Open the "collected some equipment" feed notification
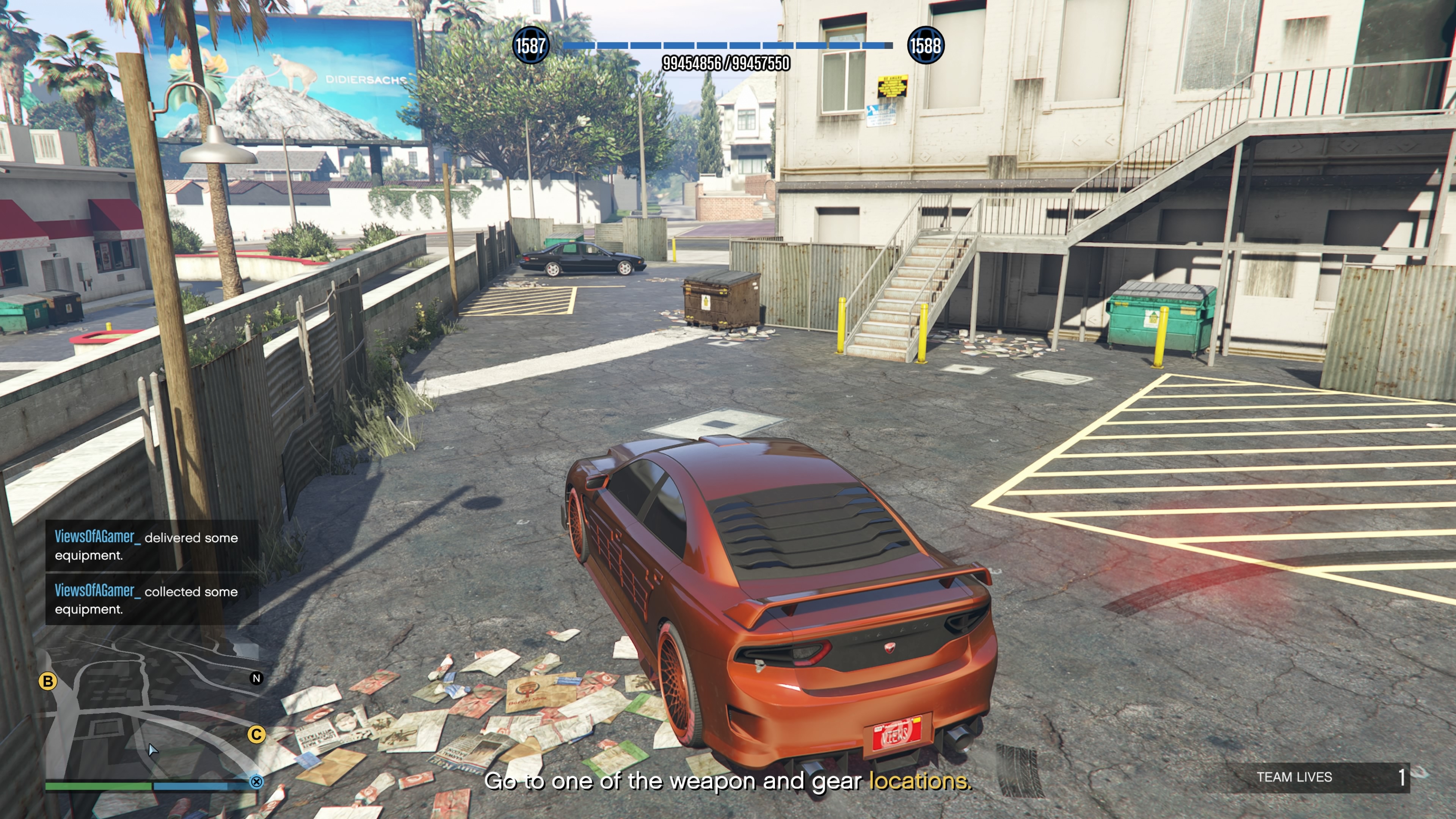 (152, 600)
